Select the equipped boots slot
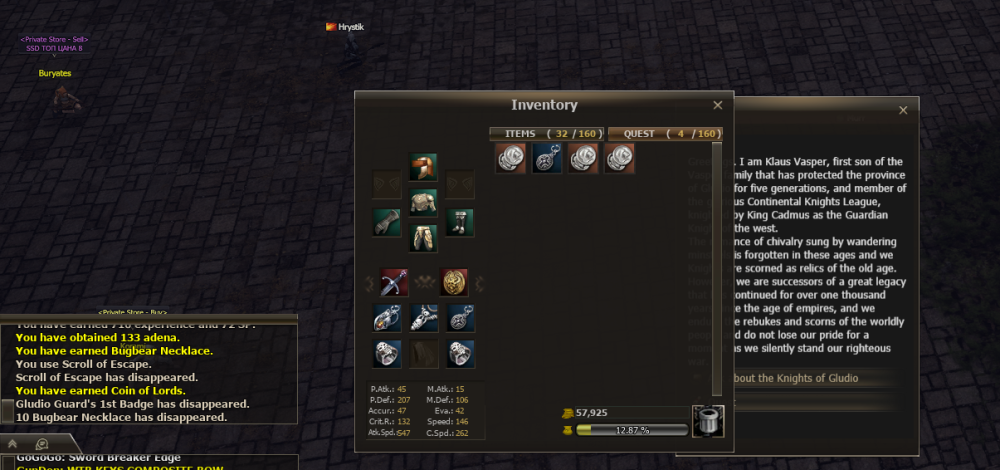 [459, 222]
